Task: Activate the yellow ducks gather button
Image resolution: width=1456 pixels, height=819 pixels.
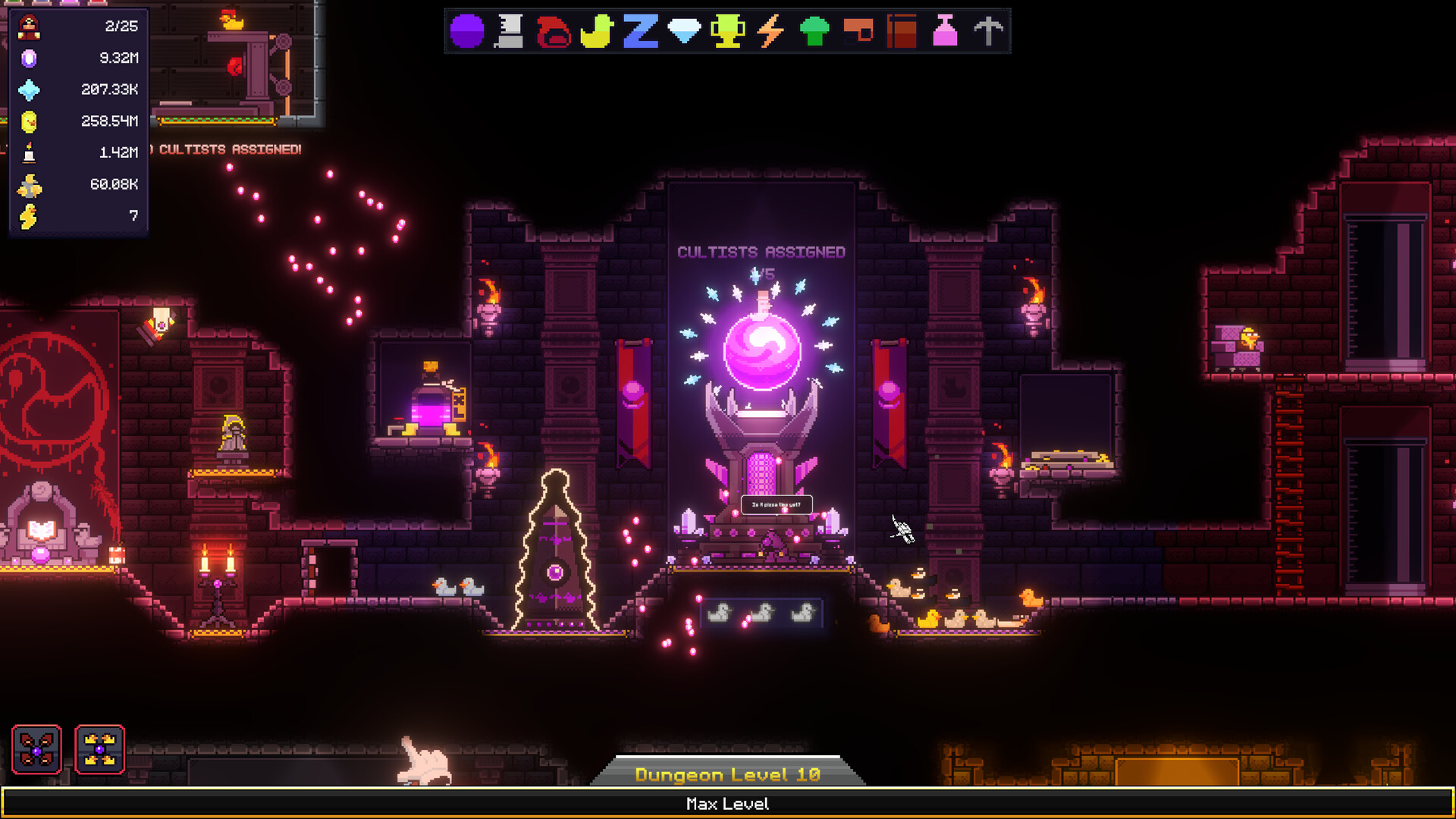Action: (x=99, y=749)
